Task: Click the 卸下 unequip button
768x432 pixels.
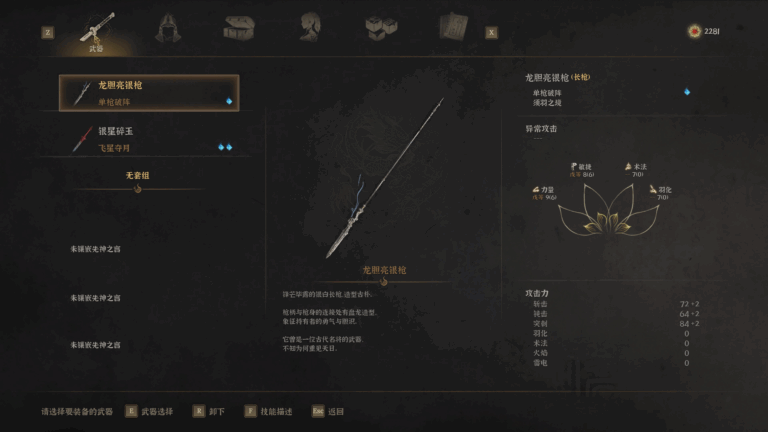Action: (x=212, y=411)
